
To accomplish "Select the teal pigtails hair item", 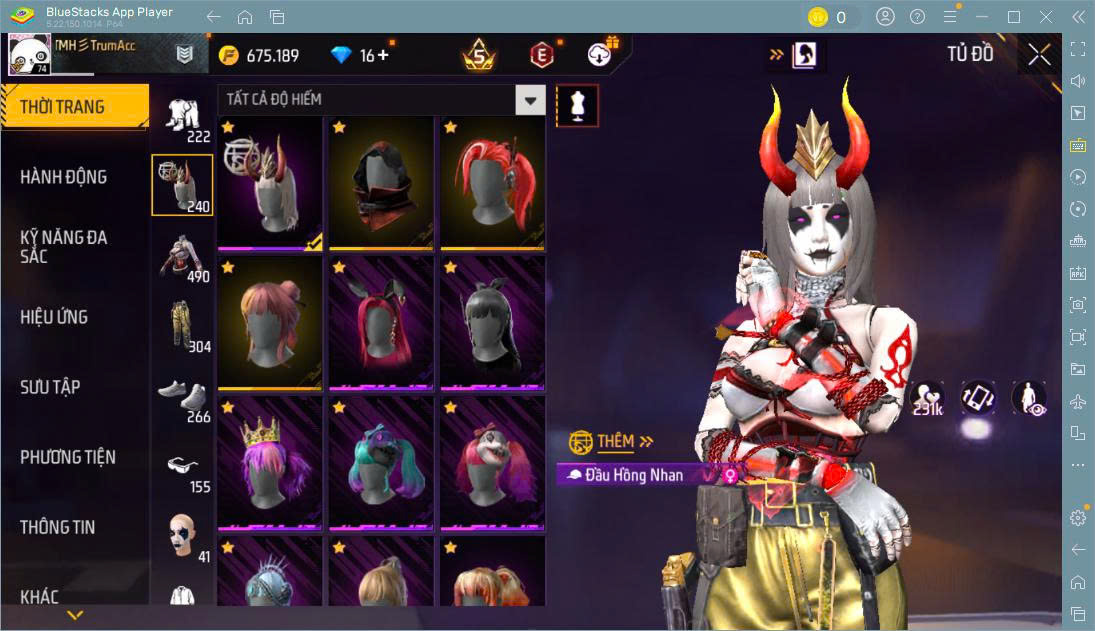I will point(381,463).
